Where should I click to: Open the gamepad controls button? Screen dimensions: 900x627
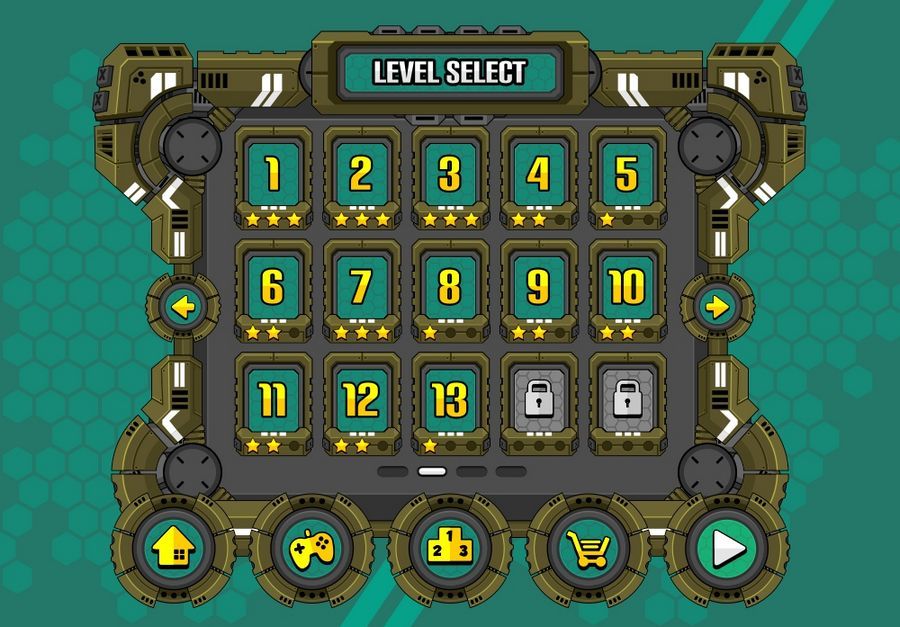312,547
